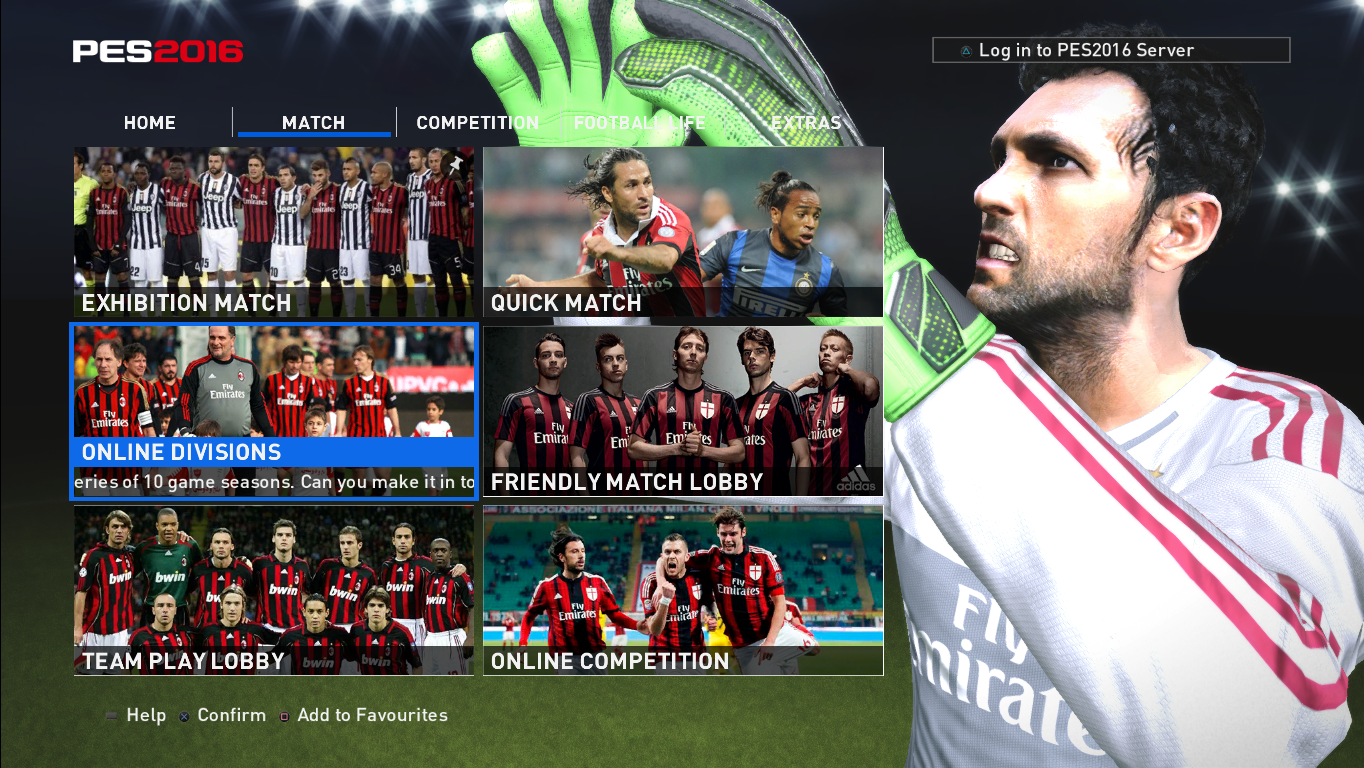The image size is (1364, 768).
Task: Click the Add to Favourites square icon
Action: pos(283,716)
